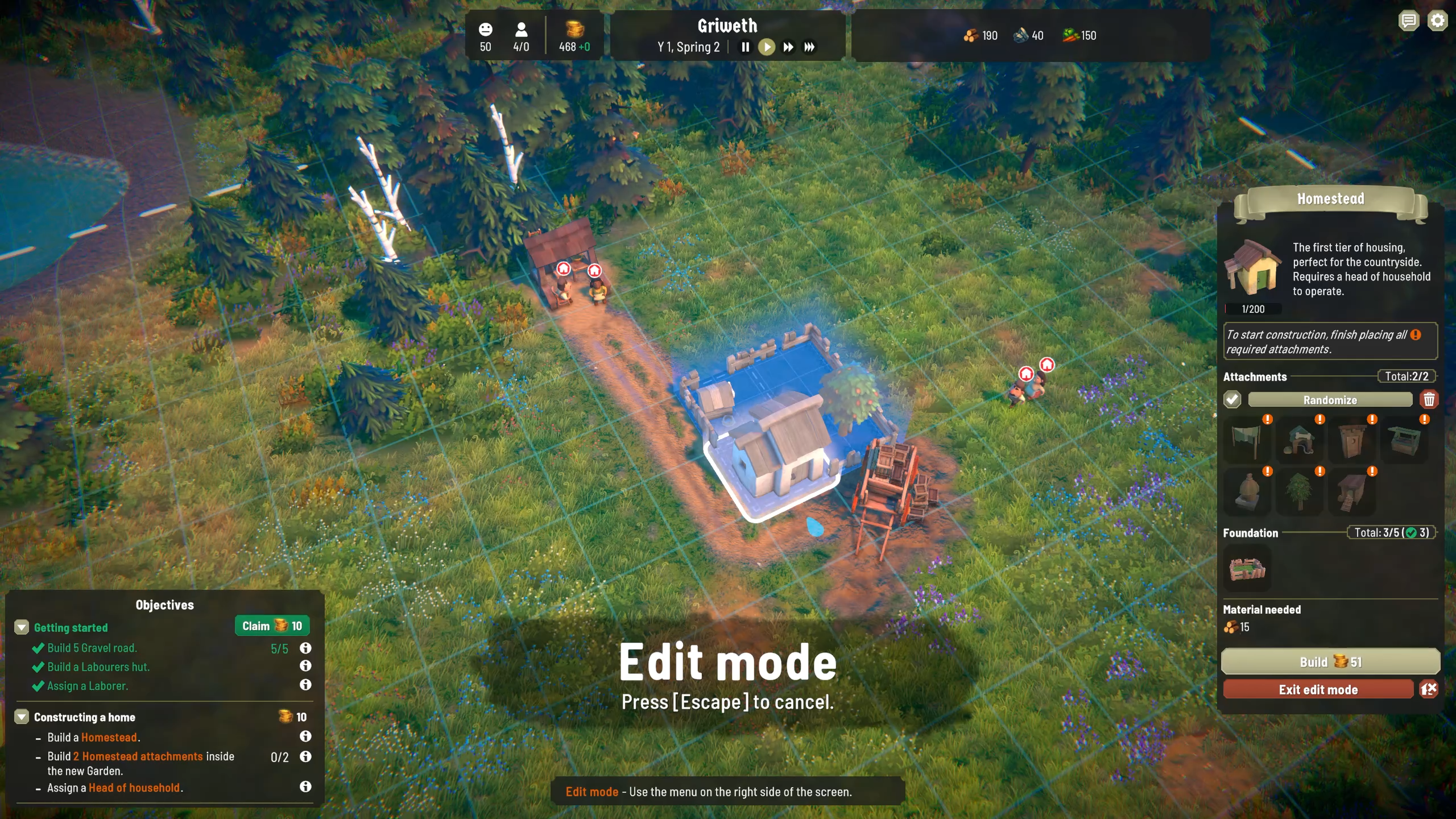Image resolution: width=1456 pixels, height=819 pixels.
Task: Build the homestead for 51 gold
Action: tap(1330, 662)
